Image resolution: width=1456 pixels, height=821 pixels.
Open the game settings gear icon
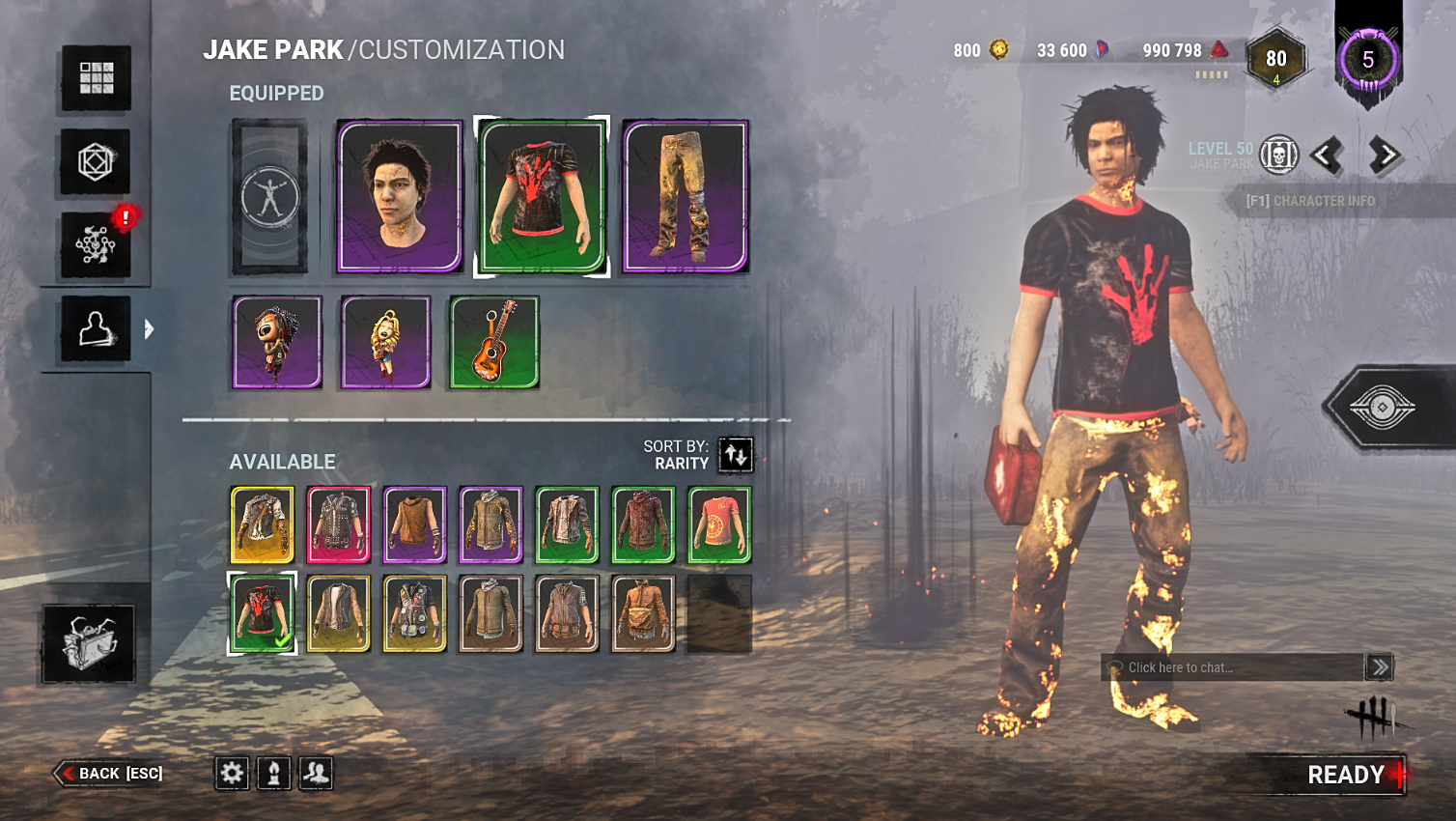pos(232,773)
